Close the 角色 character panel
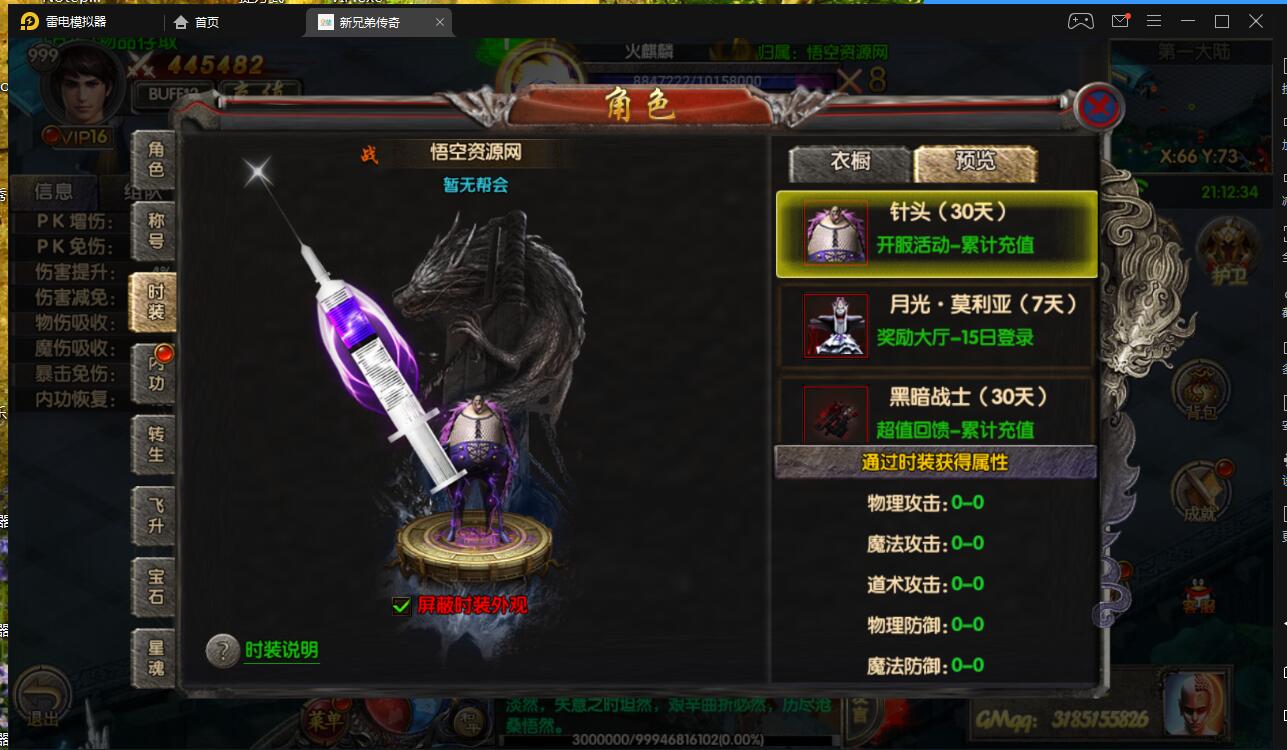 click(x=1097, y=106)
